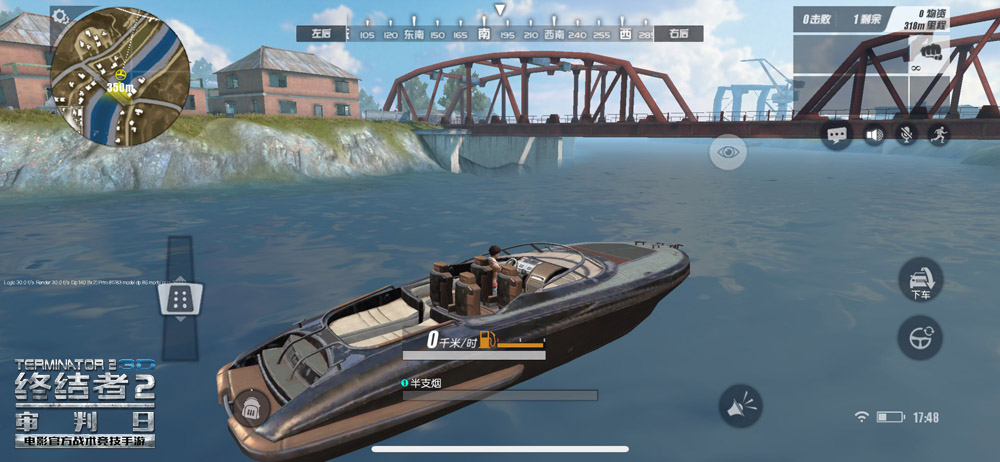
Task: Open the quick chat message bubble
Action: pos(837,134)
